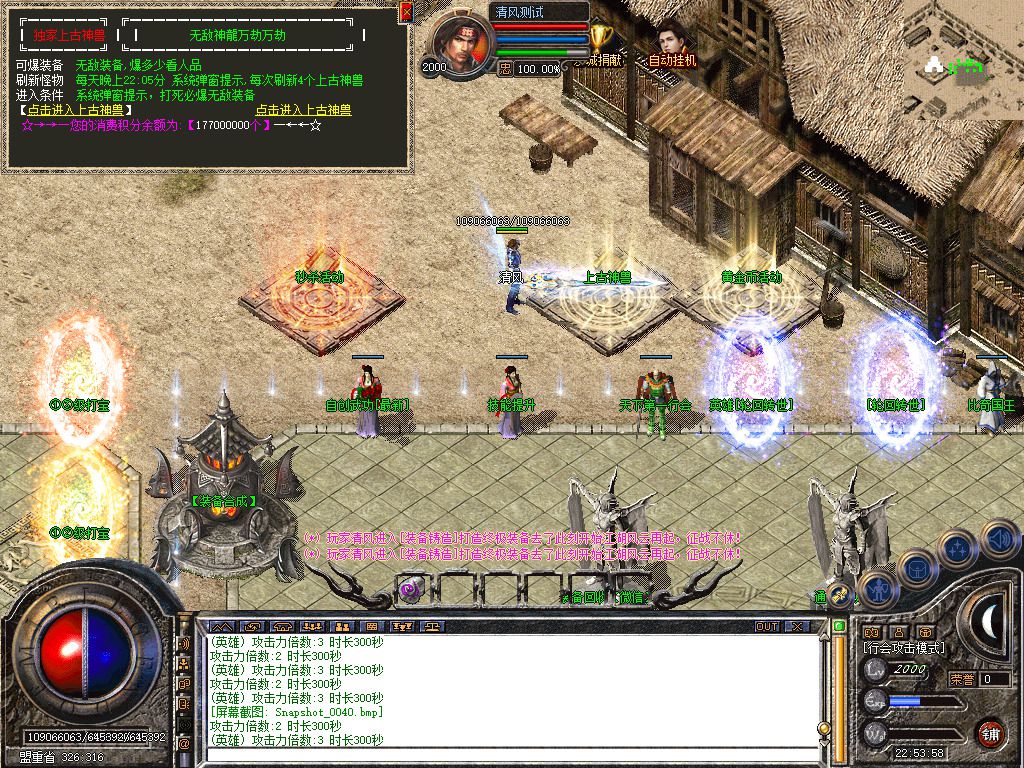Click the OUT button above the chat
Image resolution: width=1024 pixels, height=768 pixels.
[767, 627]
